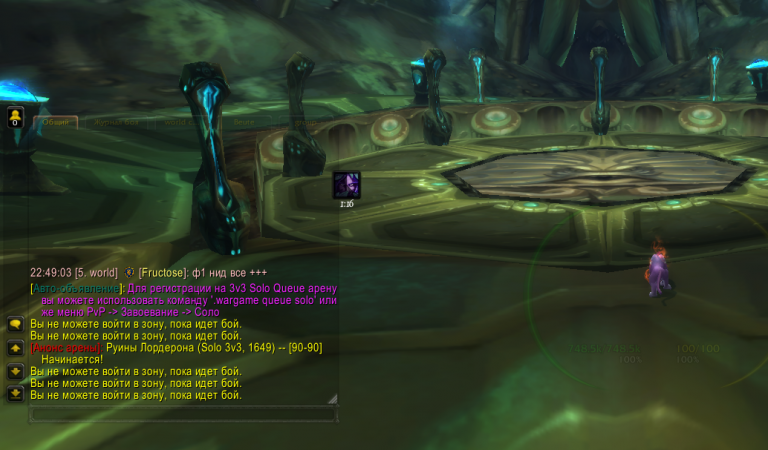The width and height of the screenshot is (768, 450).
Task: Select the 5. world channel link
Action: (x=97, y=272)
